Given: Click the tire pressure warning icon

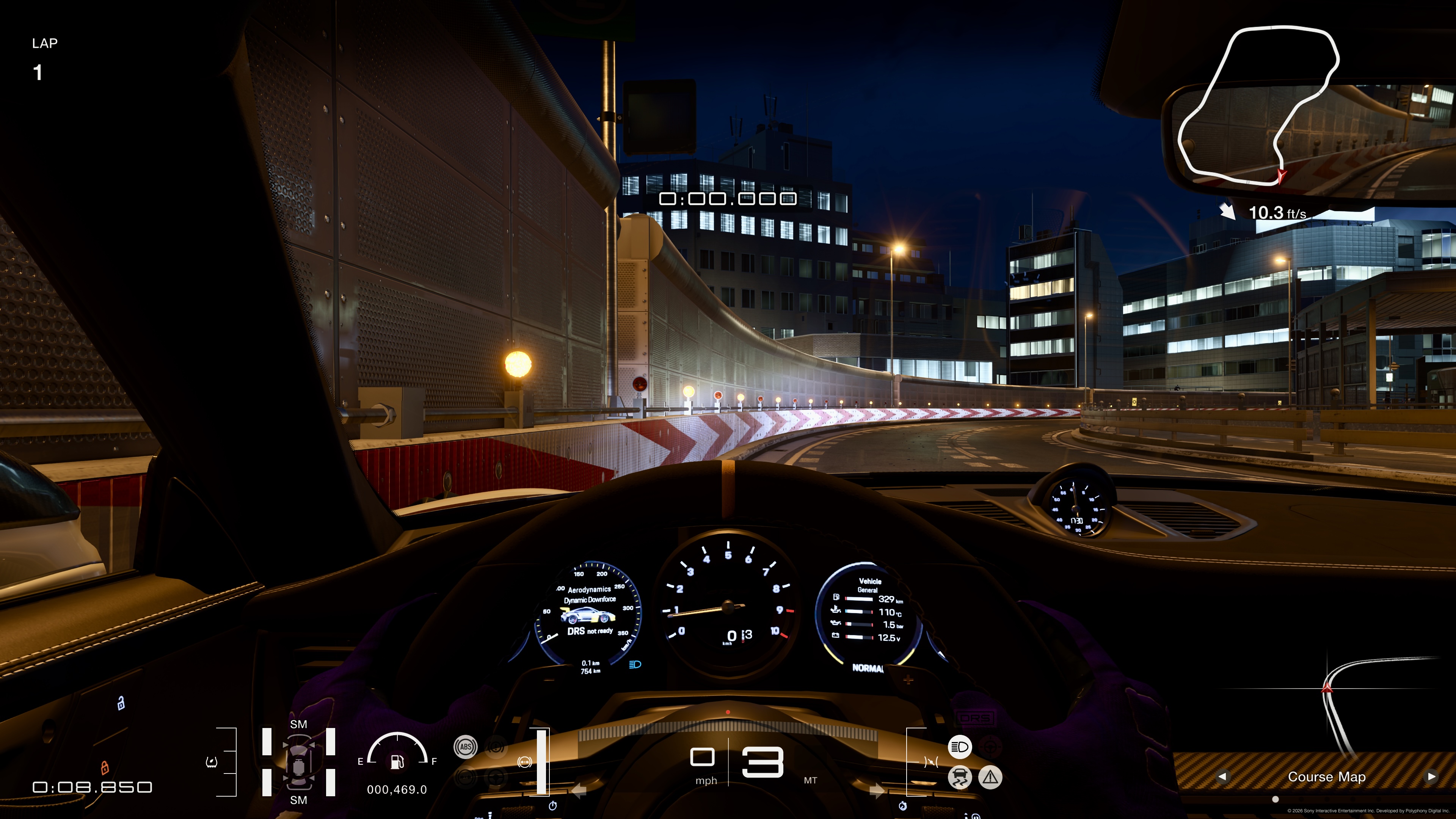Looking at the screenshot, I should coord(212,762).
